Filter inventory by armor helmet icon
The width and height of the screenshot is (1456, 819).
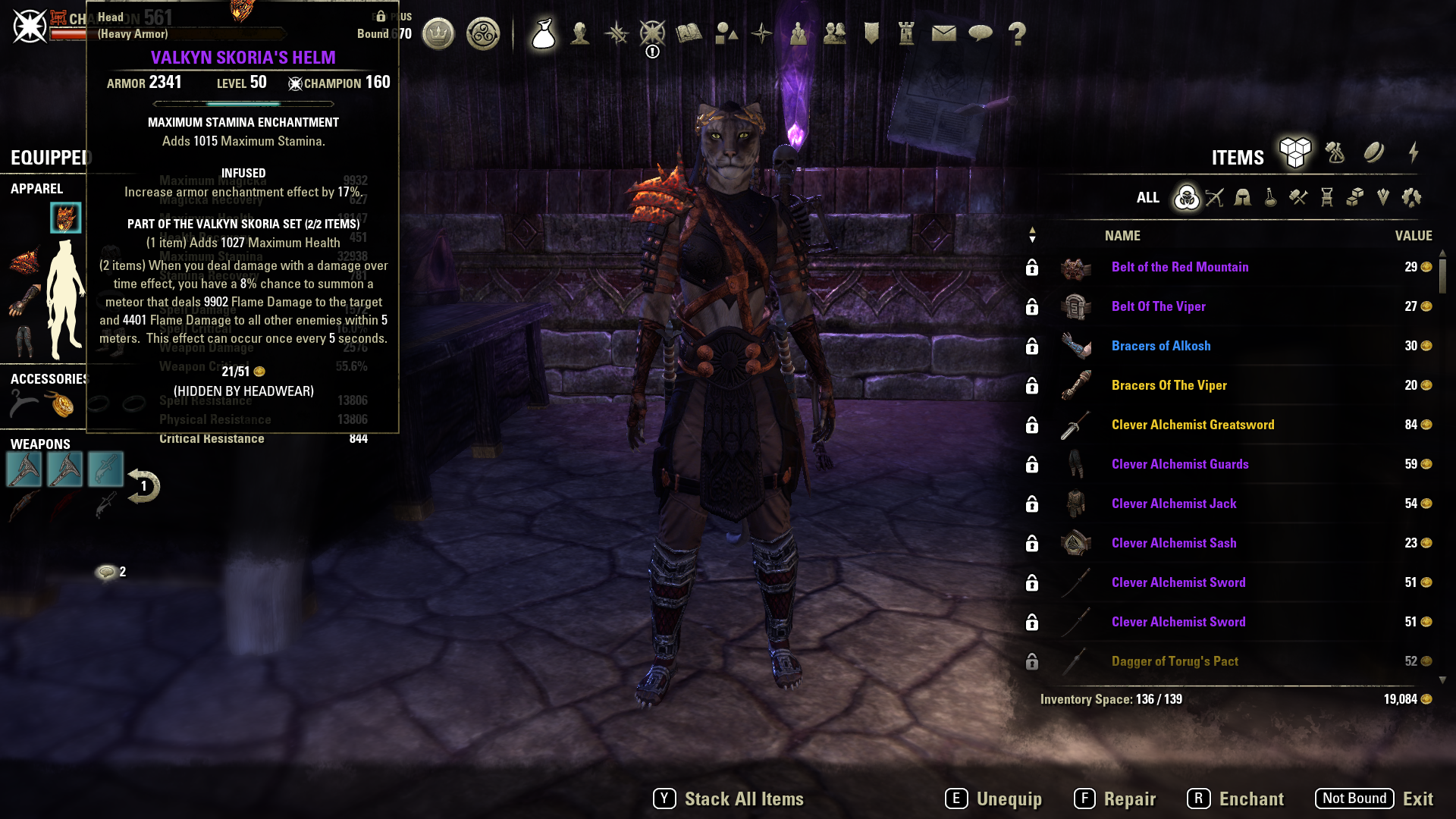[x=1242, y=198]
